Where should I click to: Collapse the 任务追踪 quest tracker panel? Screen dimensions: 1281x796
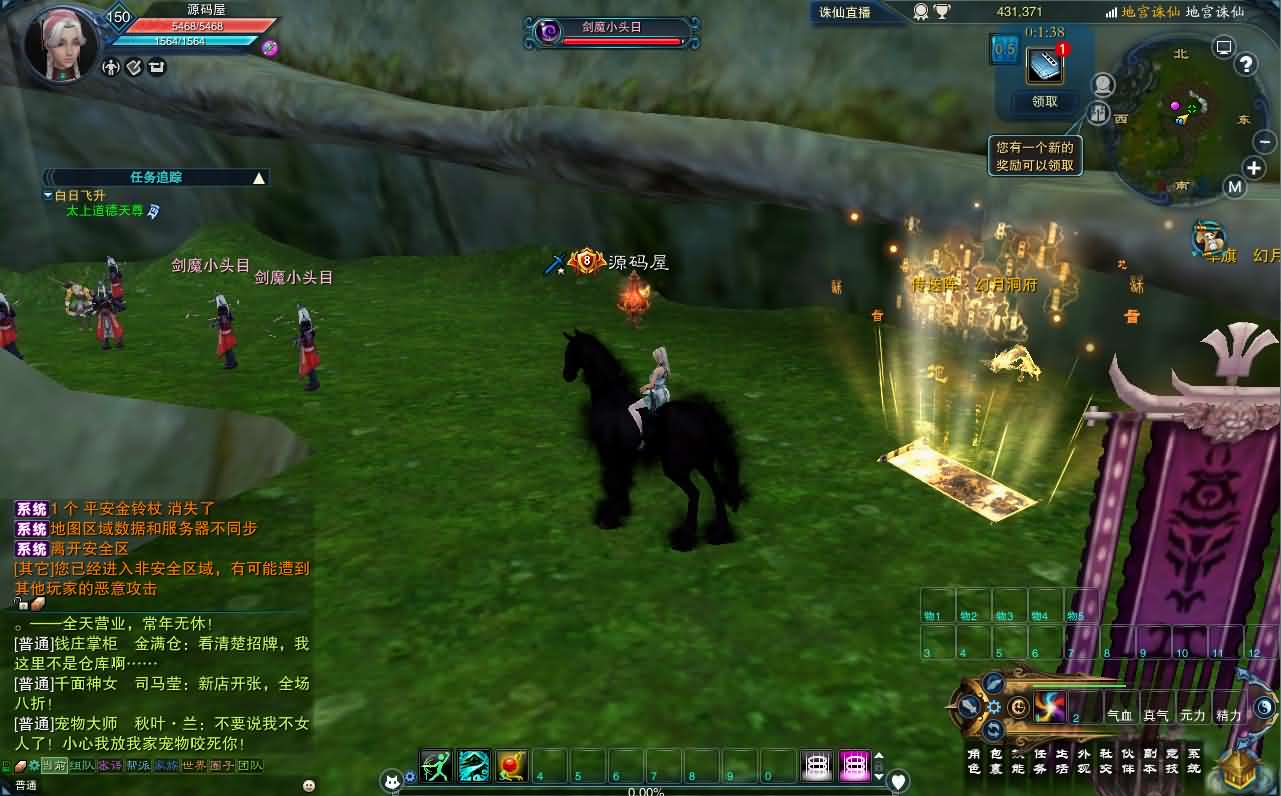[x=259, y=178]
